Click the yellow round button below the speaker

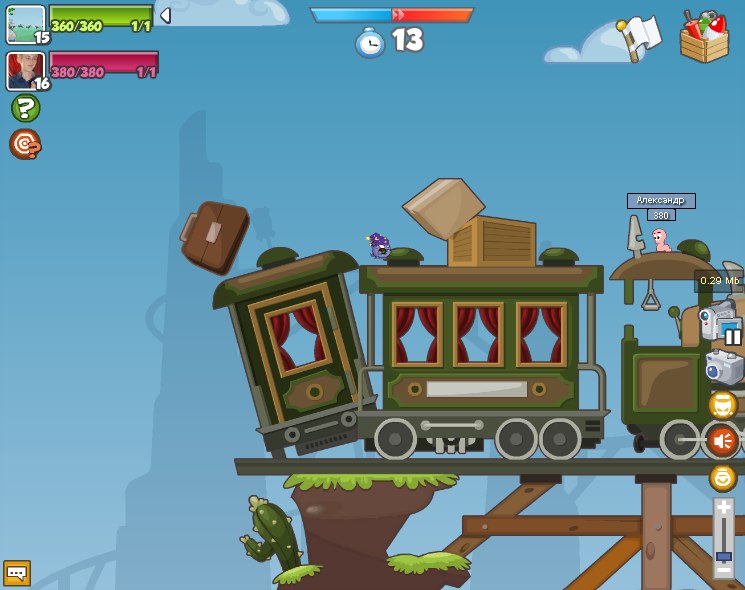[x=722, y=477]
